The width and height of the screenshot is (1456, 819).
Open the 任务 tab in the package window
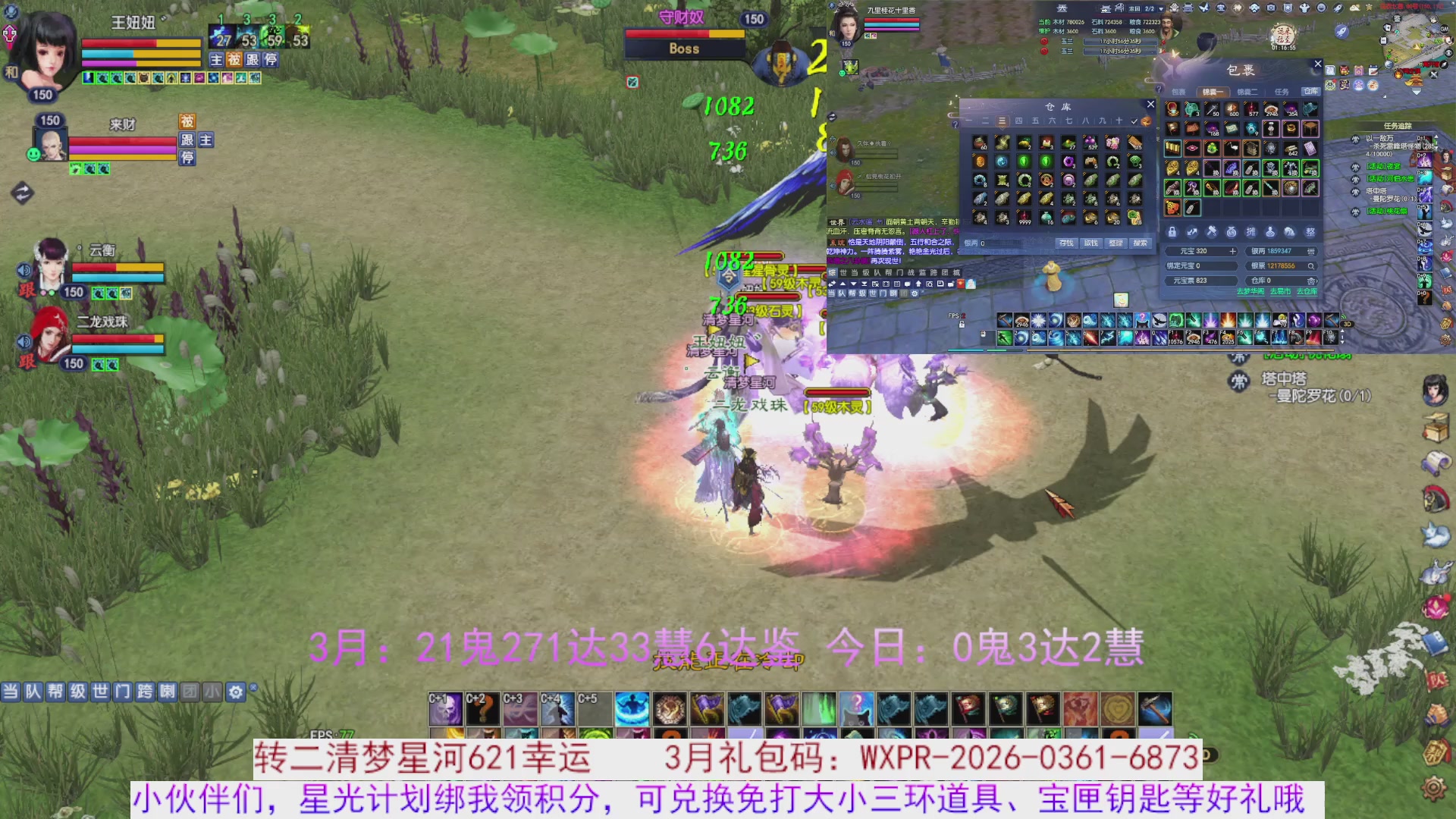point(1282,92)
